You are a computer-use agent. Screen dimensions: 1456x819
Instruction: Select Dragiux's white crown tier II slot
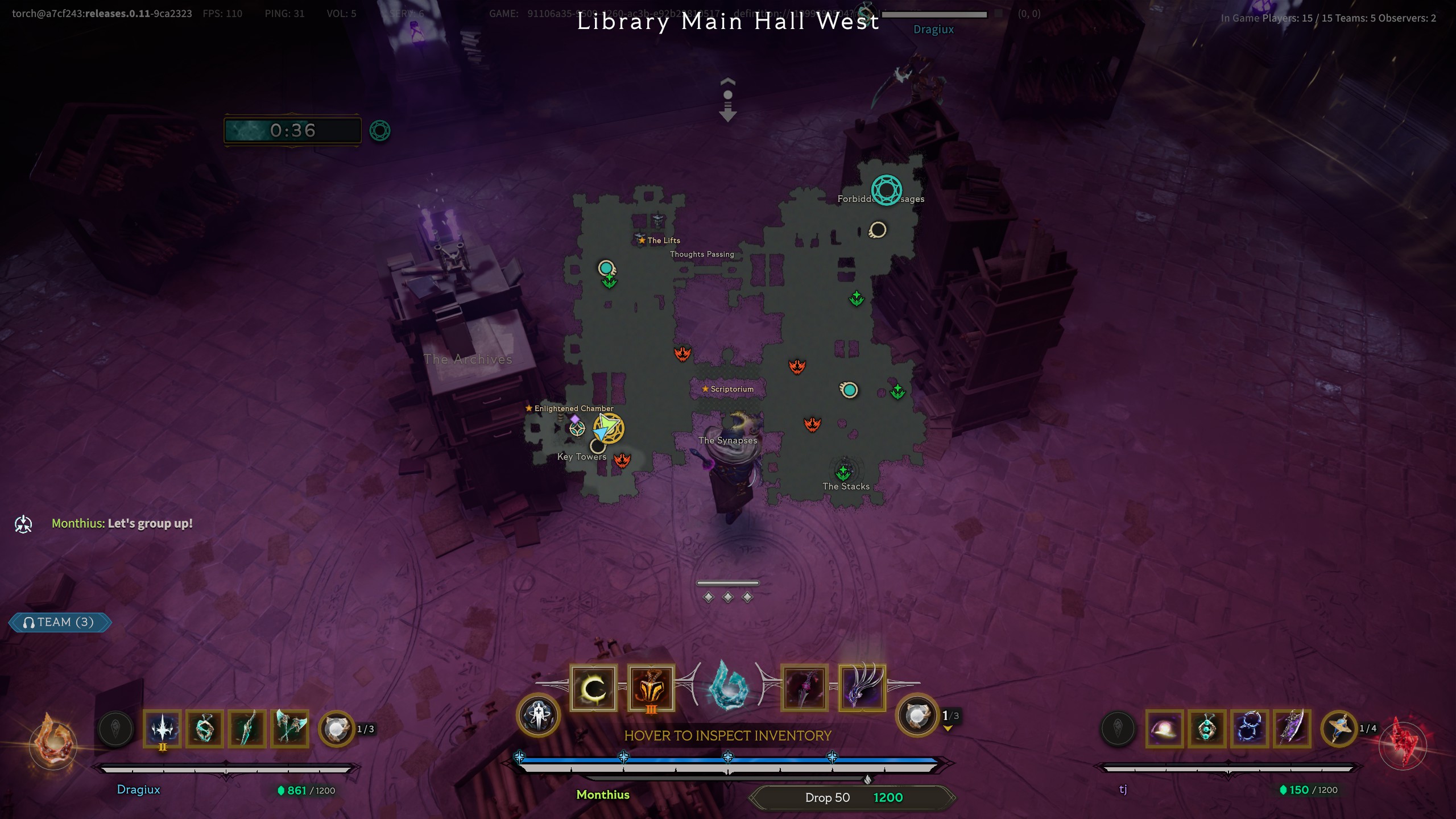[x=163, y=729]
